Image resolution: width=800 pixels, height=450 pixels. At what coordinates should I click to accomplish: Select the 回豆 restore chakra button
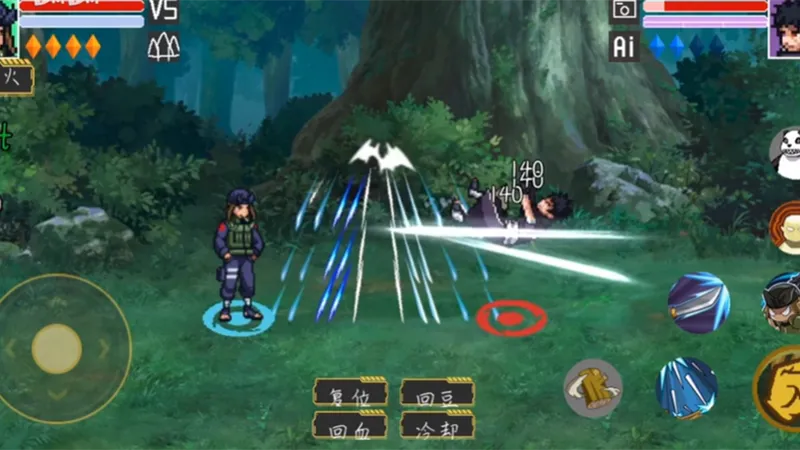click(x=437, y=391)
